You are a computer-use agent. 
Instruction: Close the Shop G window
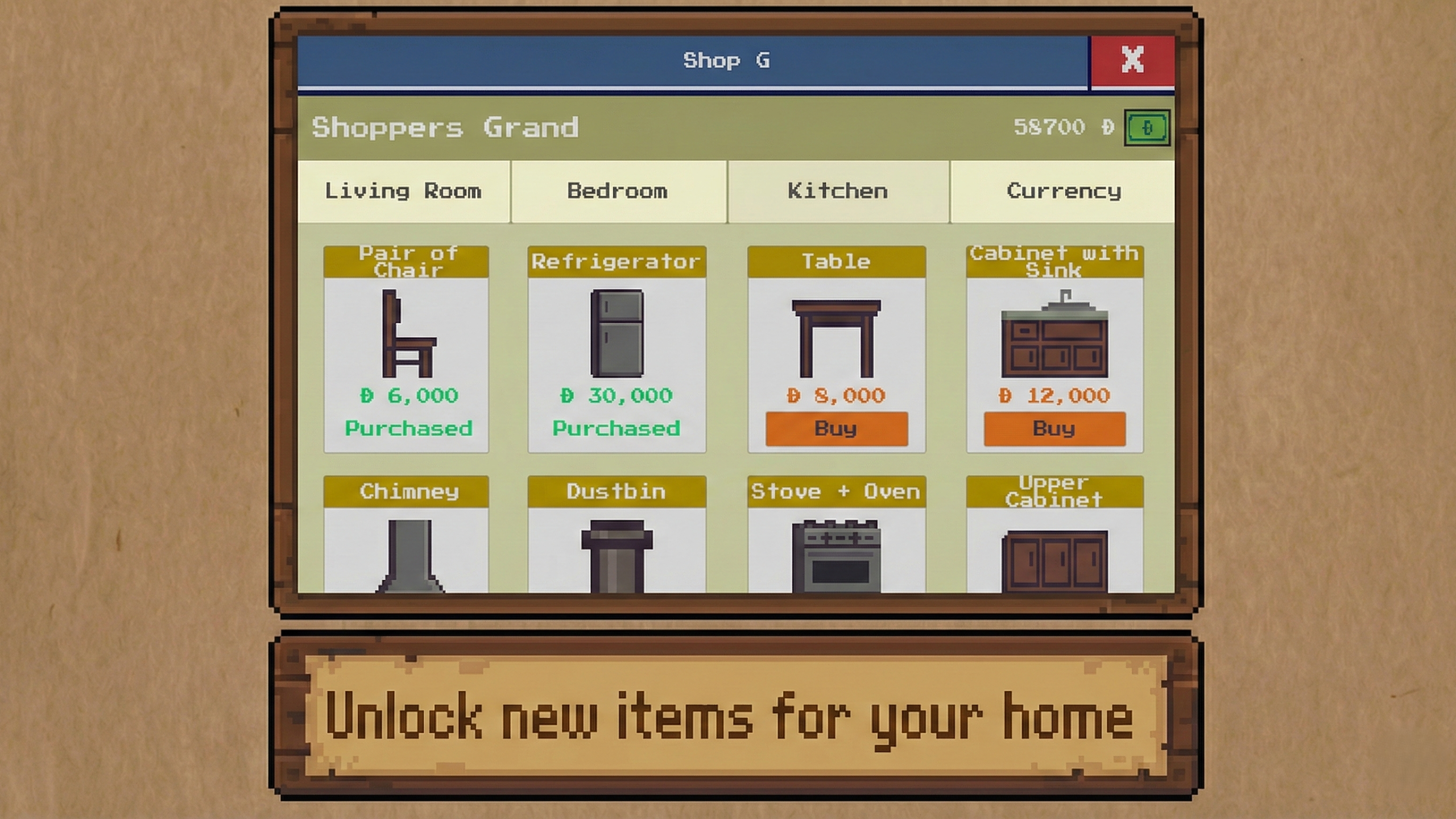click(x=1132, y=60)
